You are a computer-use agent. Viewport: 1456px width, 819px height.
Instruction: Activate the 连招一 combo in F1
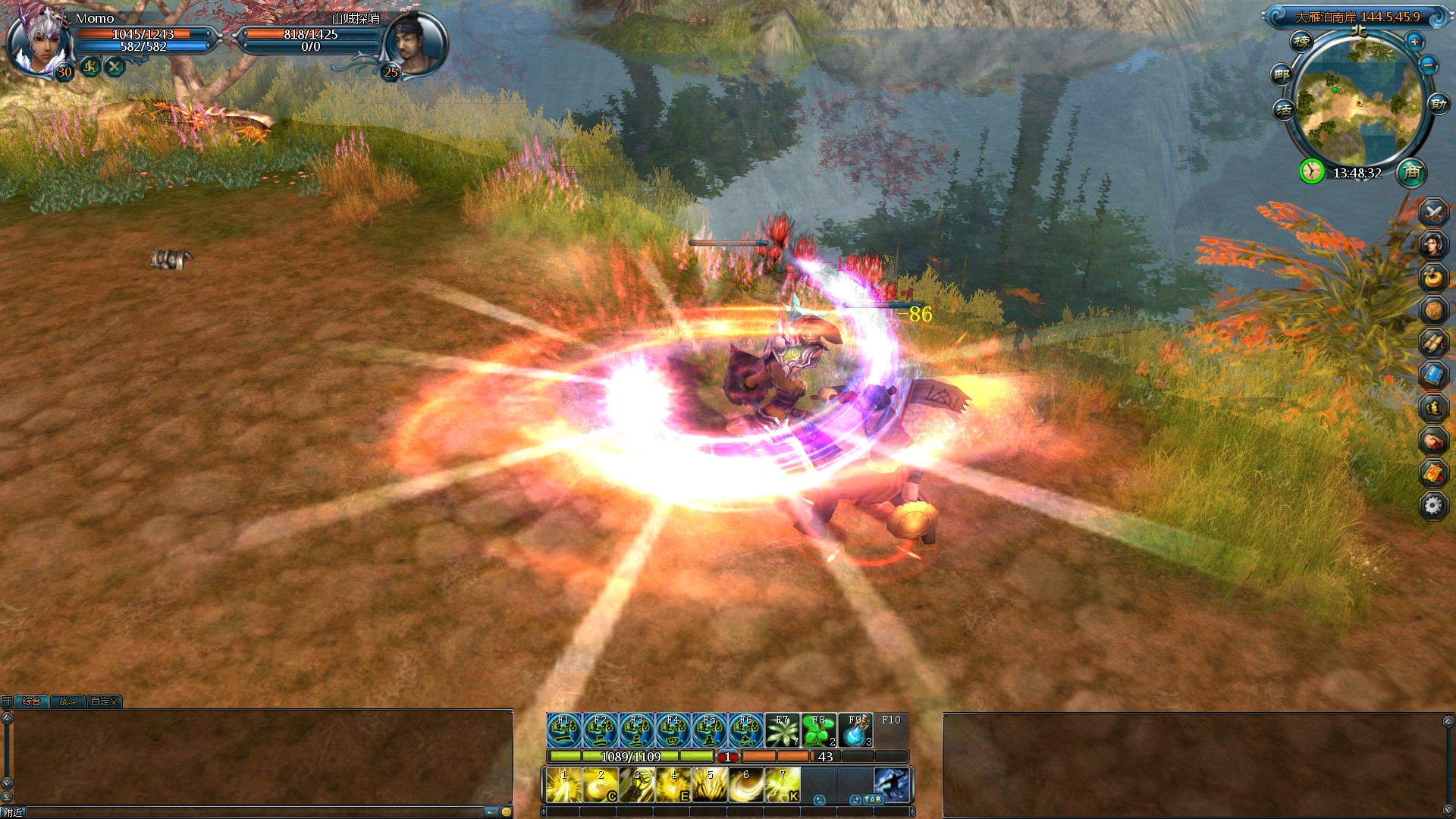click(x=564, y=731)
